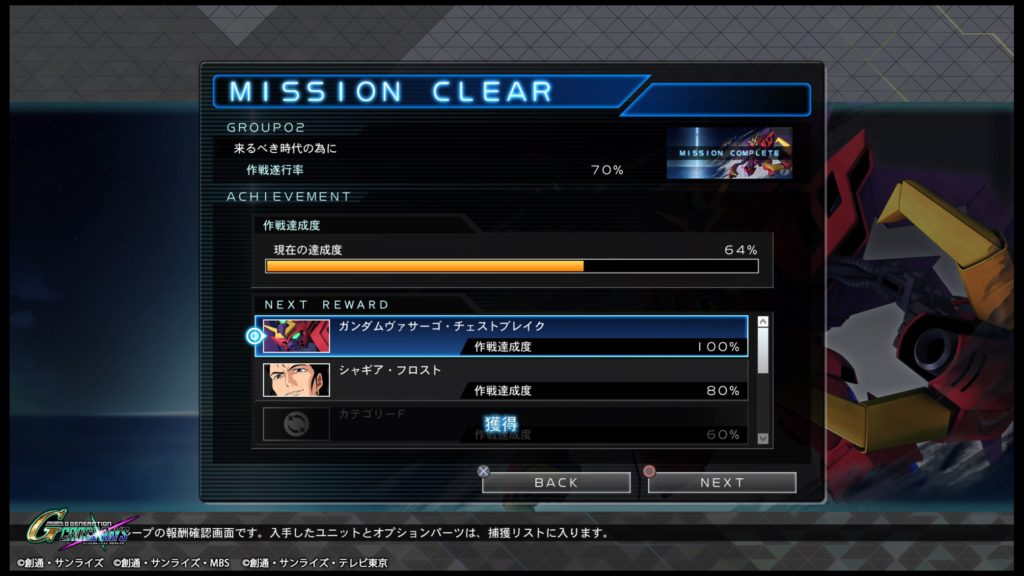
Task: Select the ガンダムヴァサーゴ・チェストブレイク reward row
Action: pyautogui.click(x=502, y=336)
